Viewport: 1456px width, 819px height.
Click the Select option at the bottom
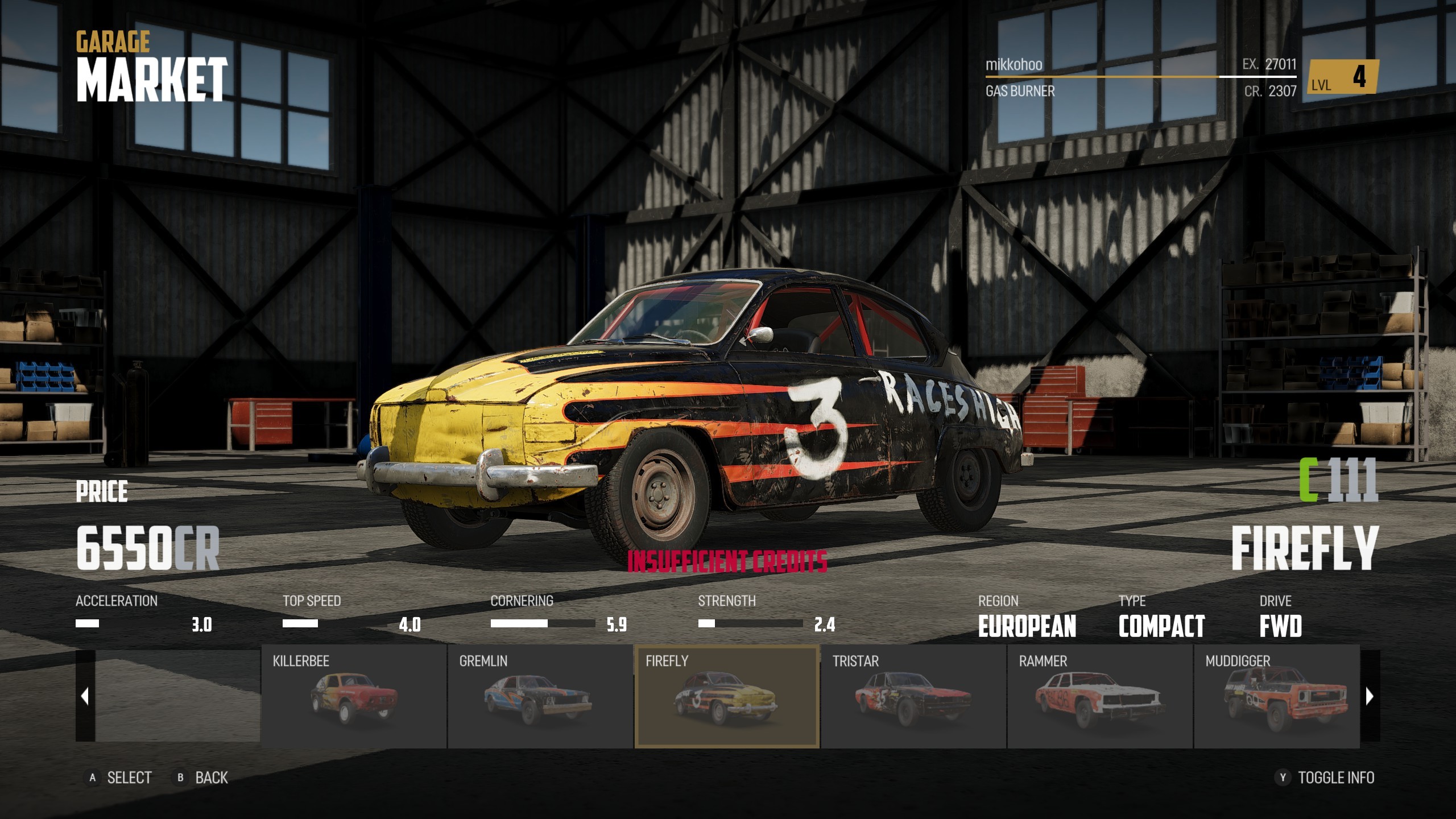click(x=119, y=777)
